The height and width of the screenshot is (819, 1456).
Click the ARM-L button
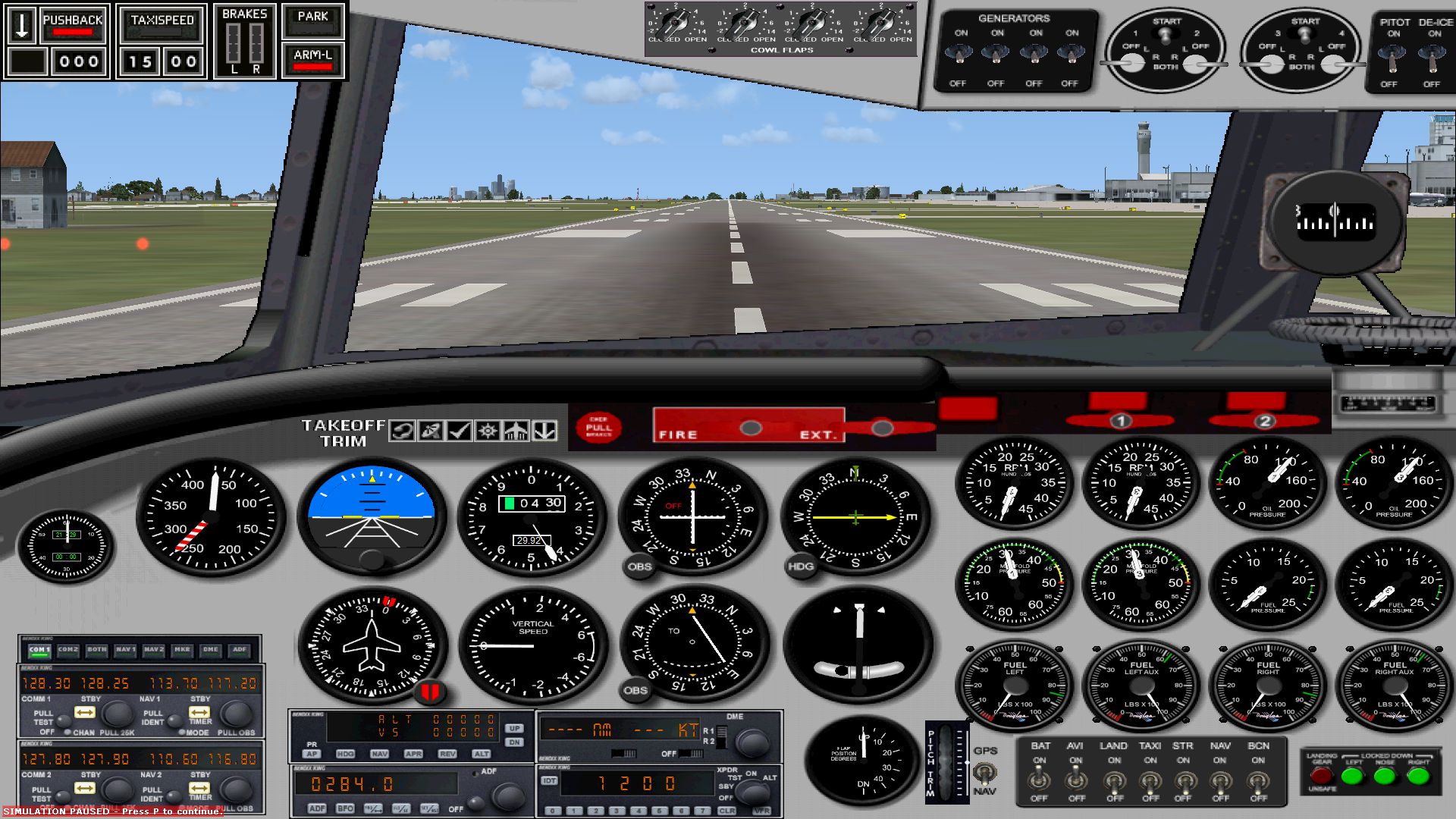point(312,60)
